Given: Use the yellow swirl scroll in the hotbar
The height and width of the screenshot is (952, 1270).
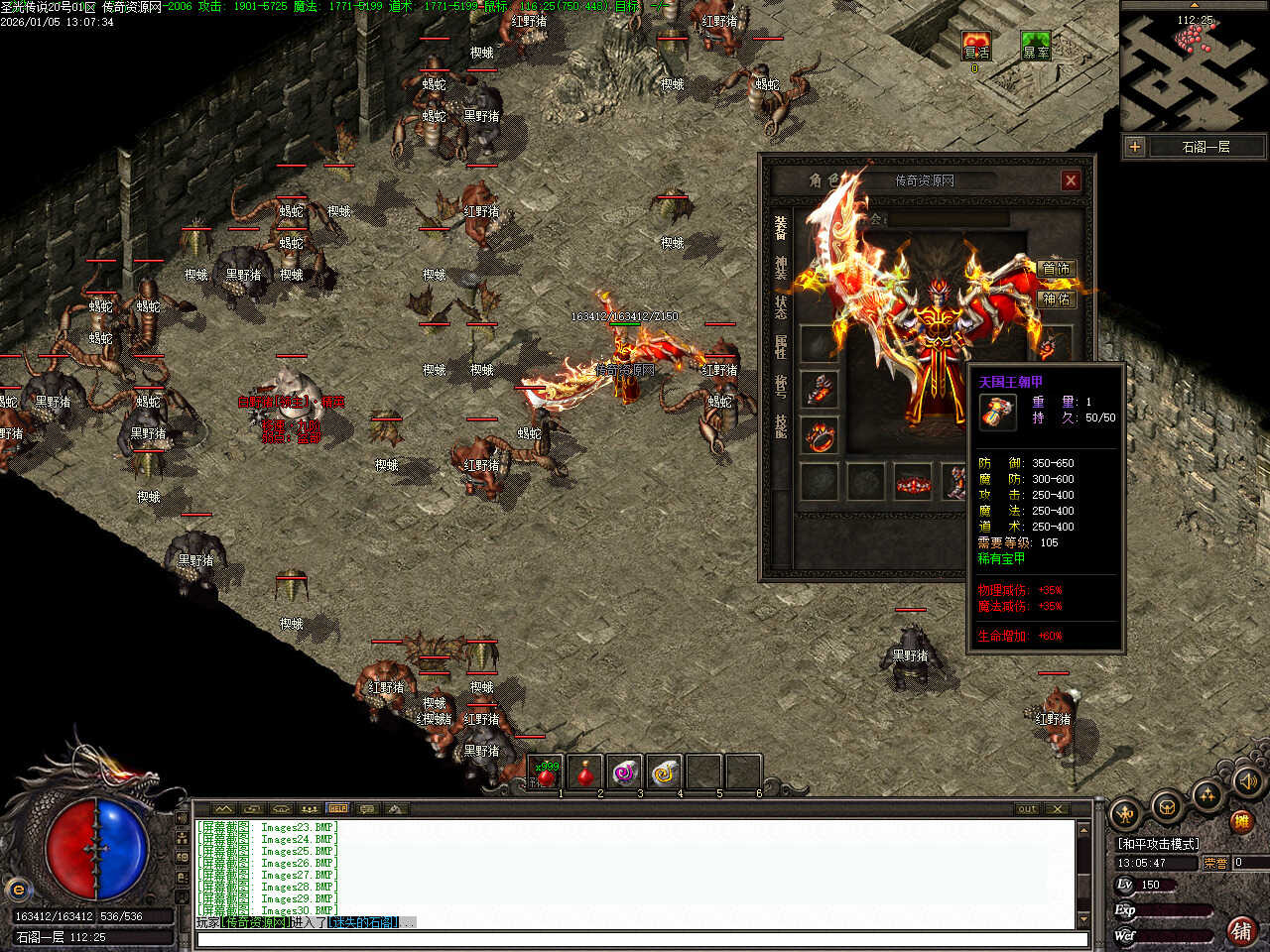Looking at the screenshot, I should click(665, 773).
